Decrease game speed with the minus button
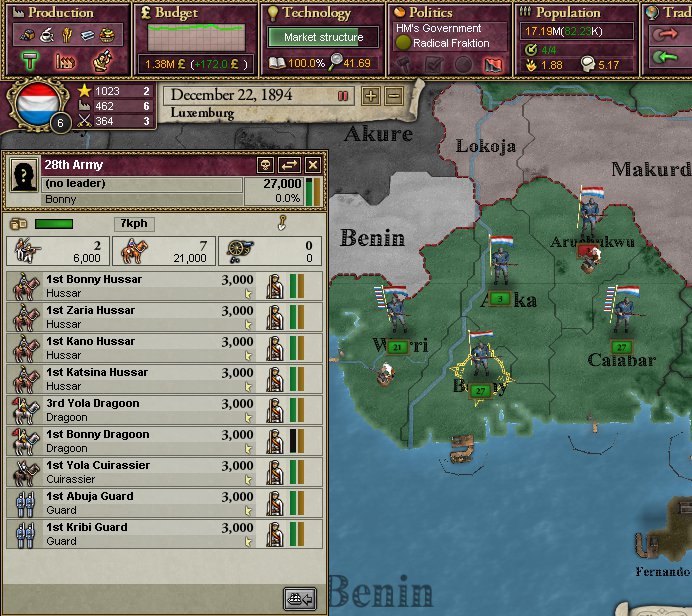692x616 pixels. click(394, 96)
